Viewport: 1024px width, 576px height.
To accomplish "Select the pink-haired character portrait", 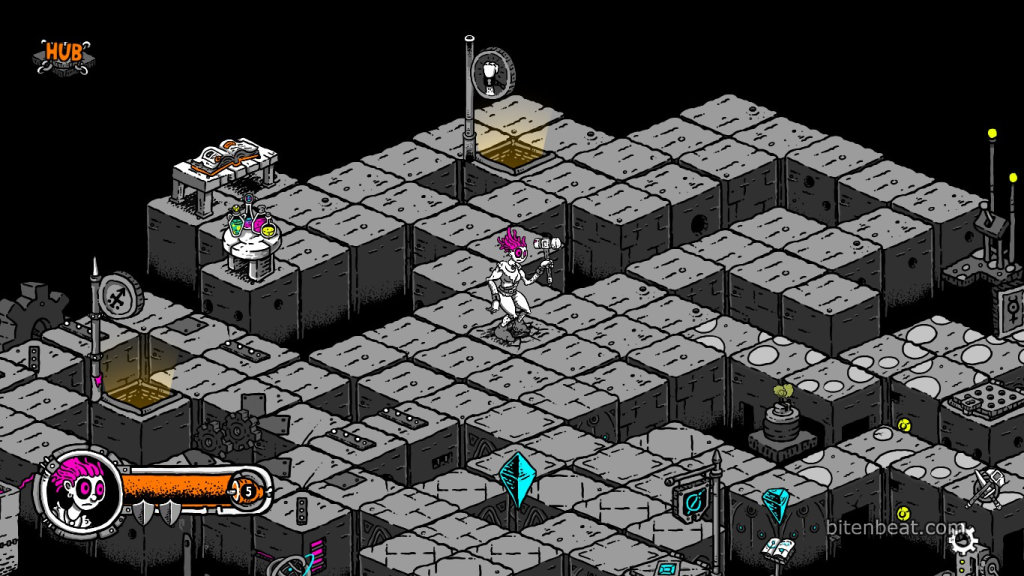I will (77, 491).
